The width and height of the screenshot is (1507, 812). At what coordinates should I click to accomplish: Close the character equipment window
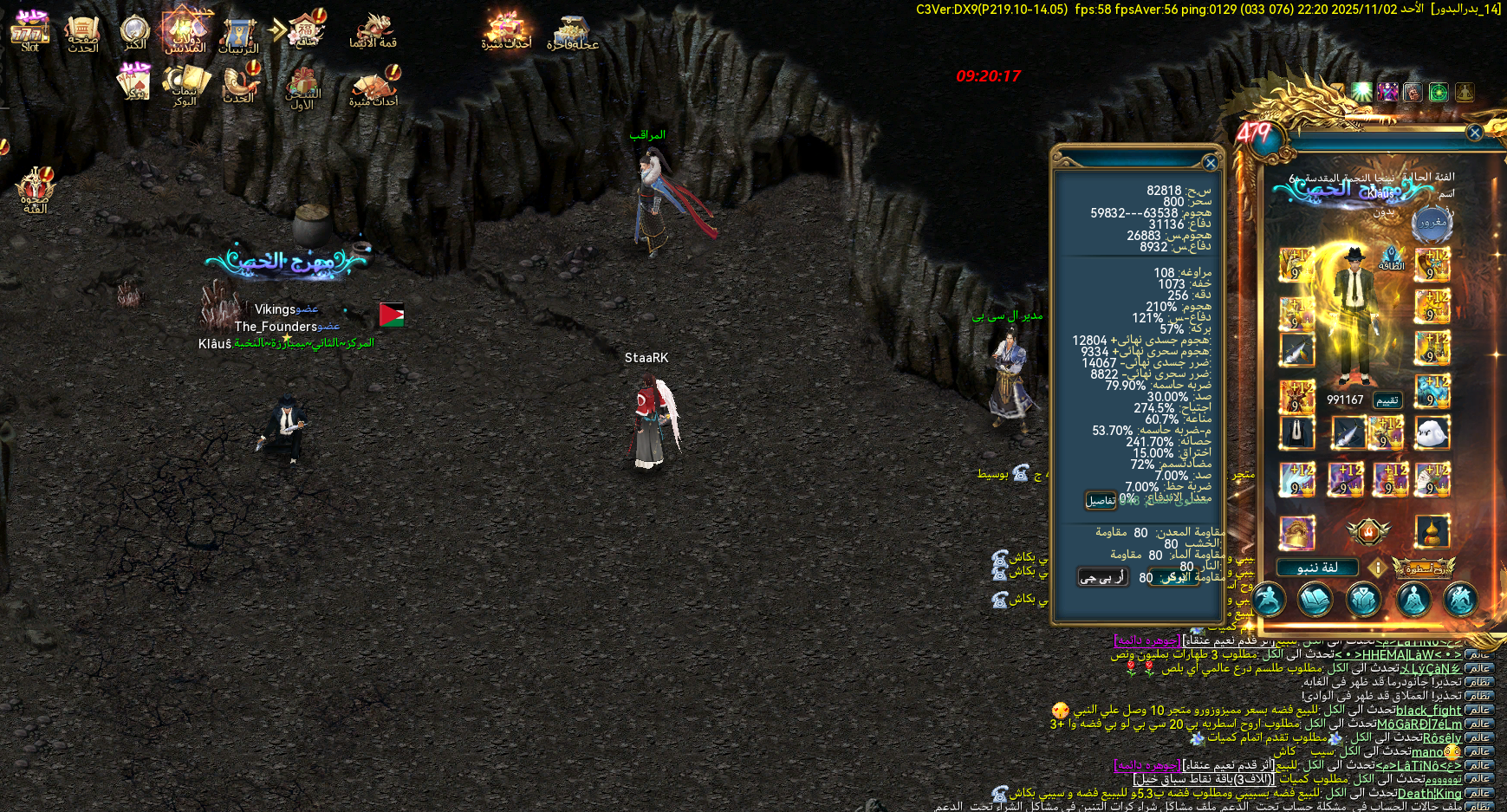(1475, 133)
